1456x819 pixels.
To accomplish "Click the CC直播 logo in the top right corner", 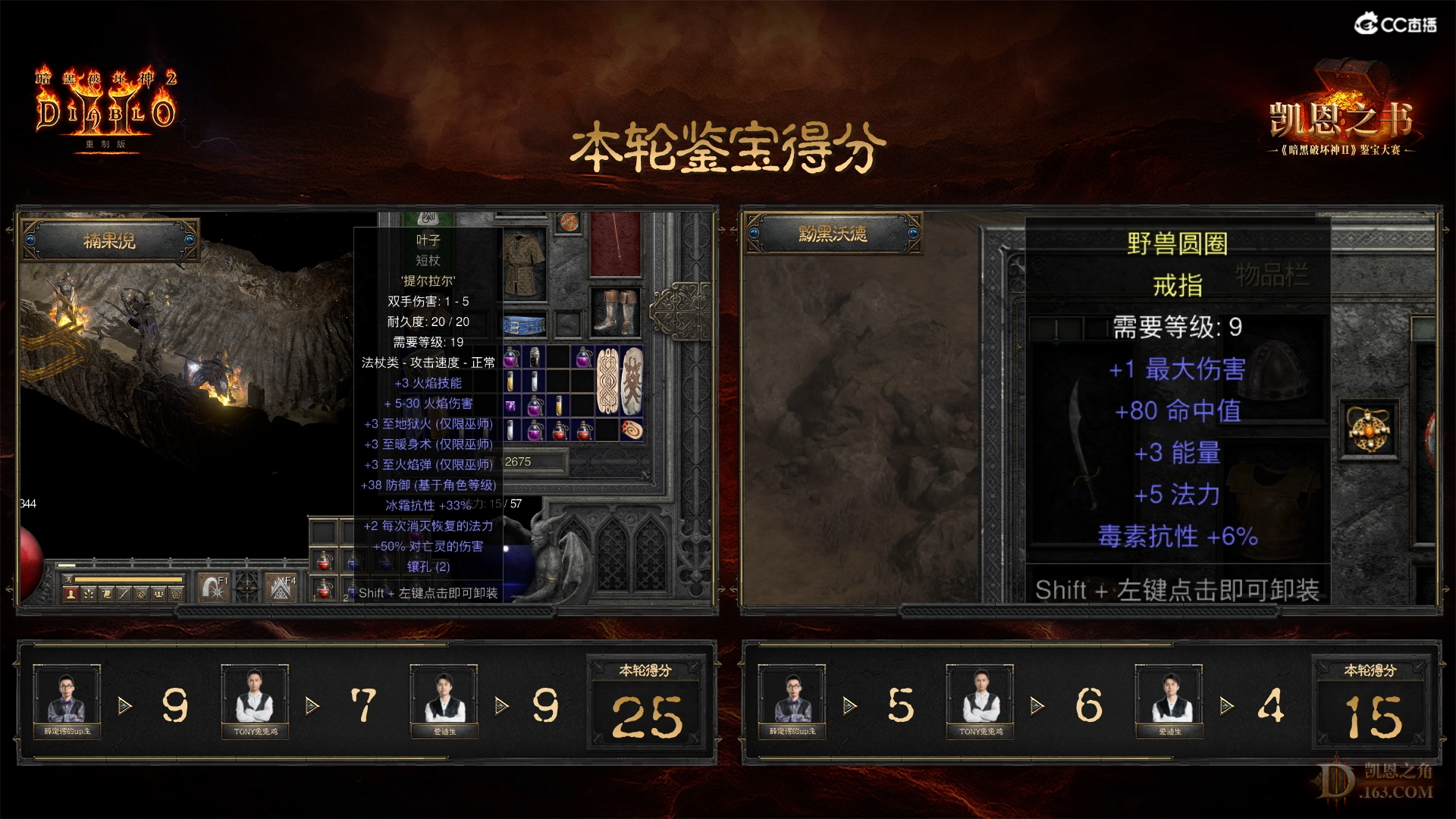I will [1394, 23].
